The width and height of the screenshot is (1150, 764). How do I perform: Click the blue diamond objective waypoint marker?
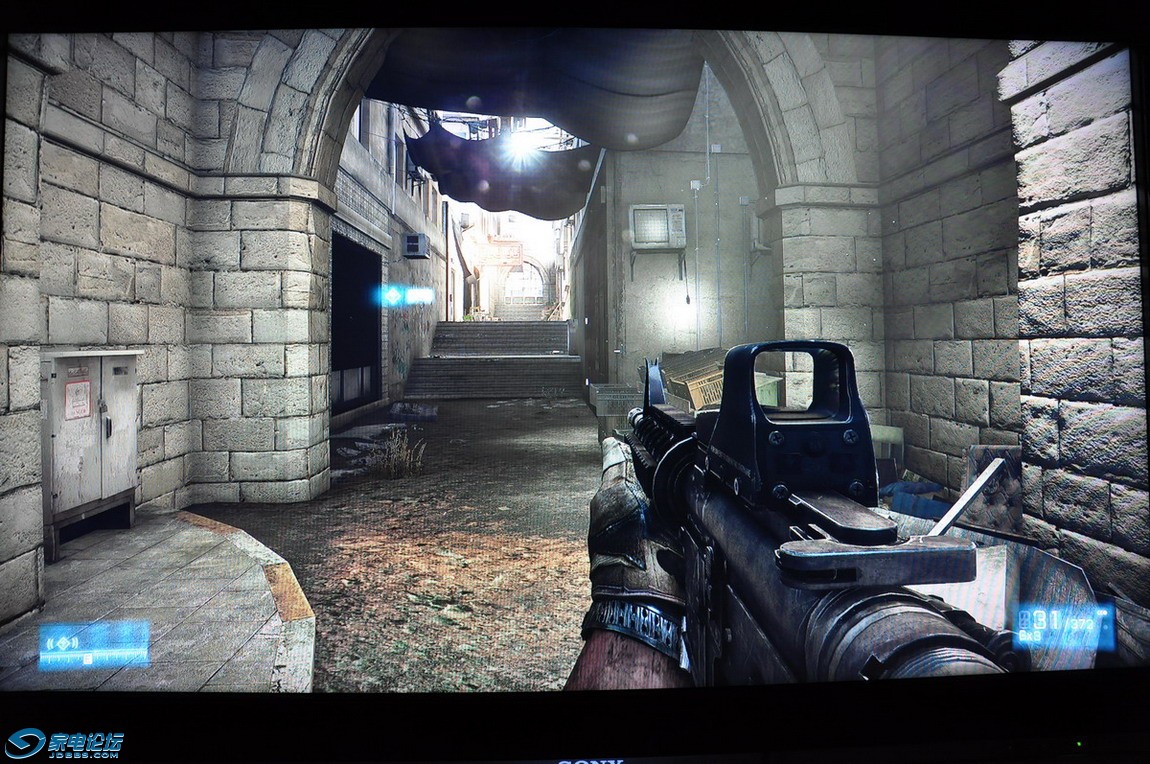tap(391, 295)
